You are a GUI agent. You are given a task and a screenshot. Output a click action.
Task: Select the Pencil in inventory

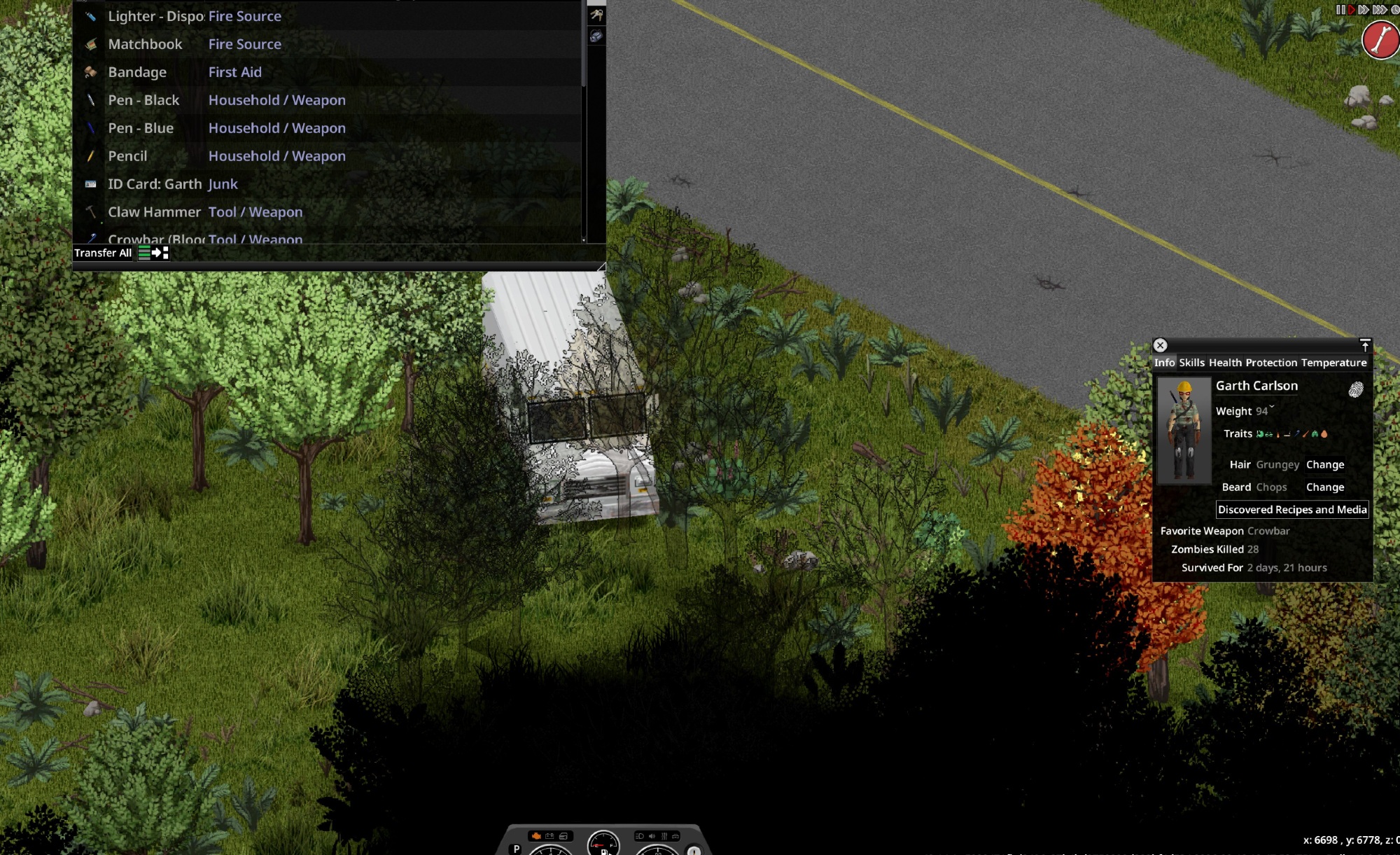(x=127, y=156)
